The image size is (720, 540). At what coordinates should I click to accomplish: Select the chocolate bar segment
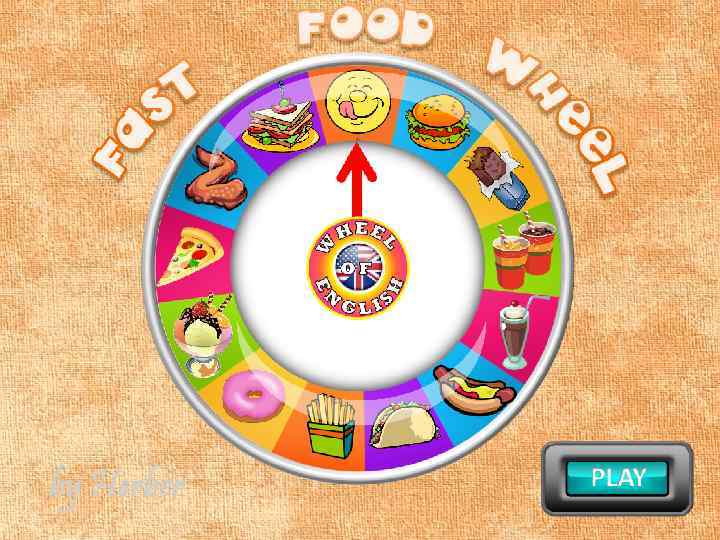click(x=492, y=165)
